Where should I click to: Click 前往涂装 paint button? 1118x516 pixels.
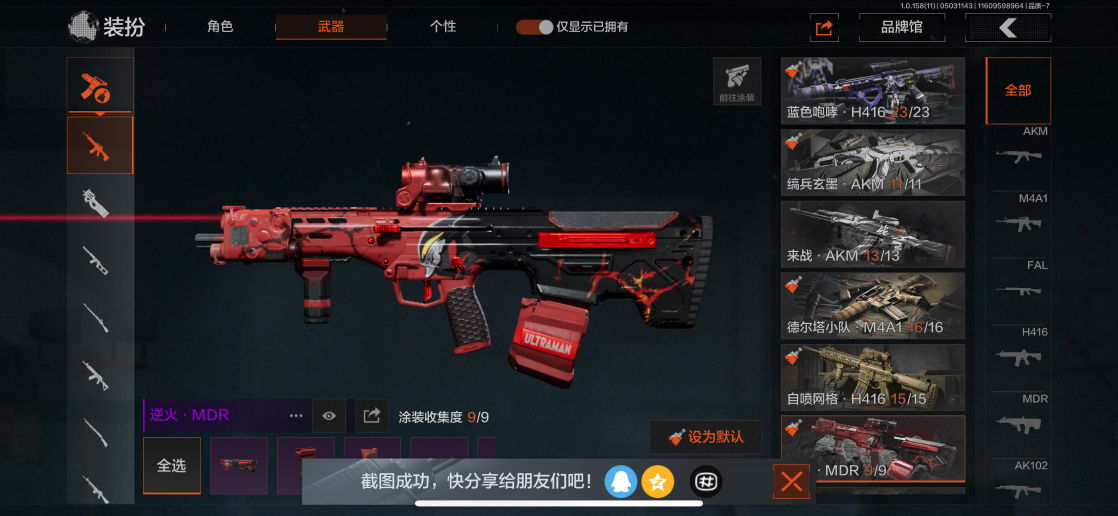coord(737,81)
